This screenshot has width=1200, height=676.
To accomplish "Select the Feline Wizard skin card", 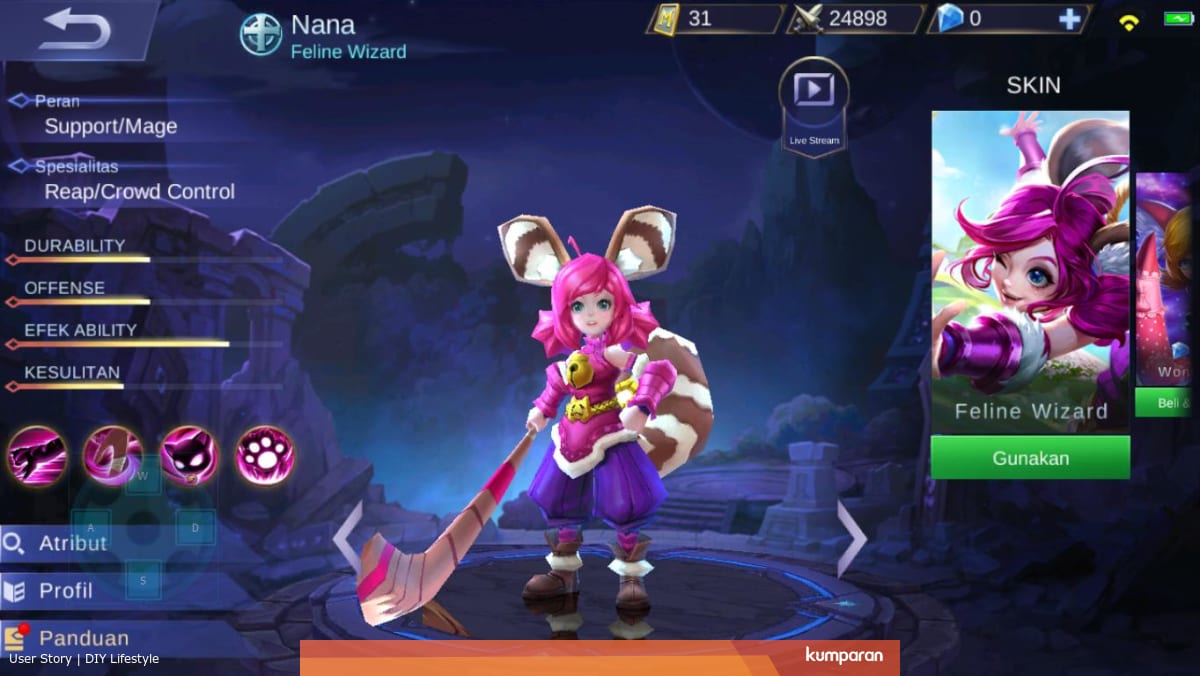I will (x=1030, y=270).
